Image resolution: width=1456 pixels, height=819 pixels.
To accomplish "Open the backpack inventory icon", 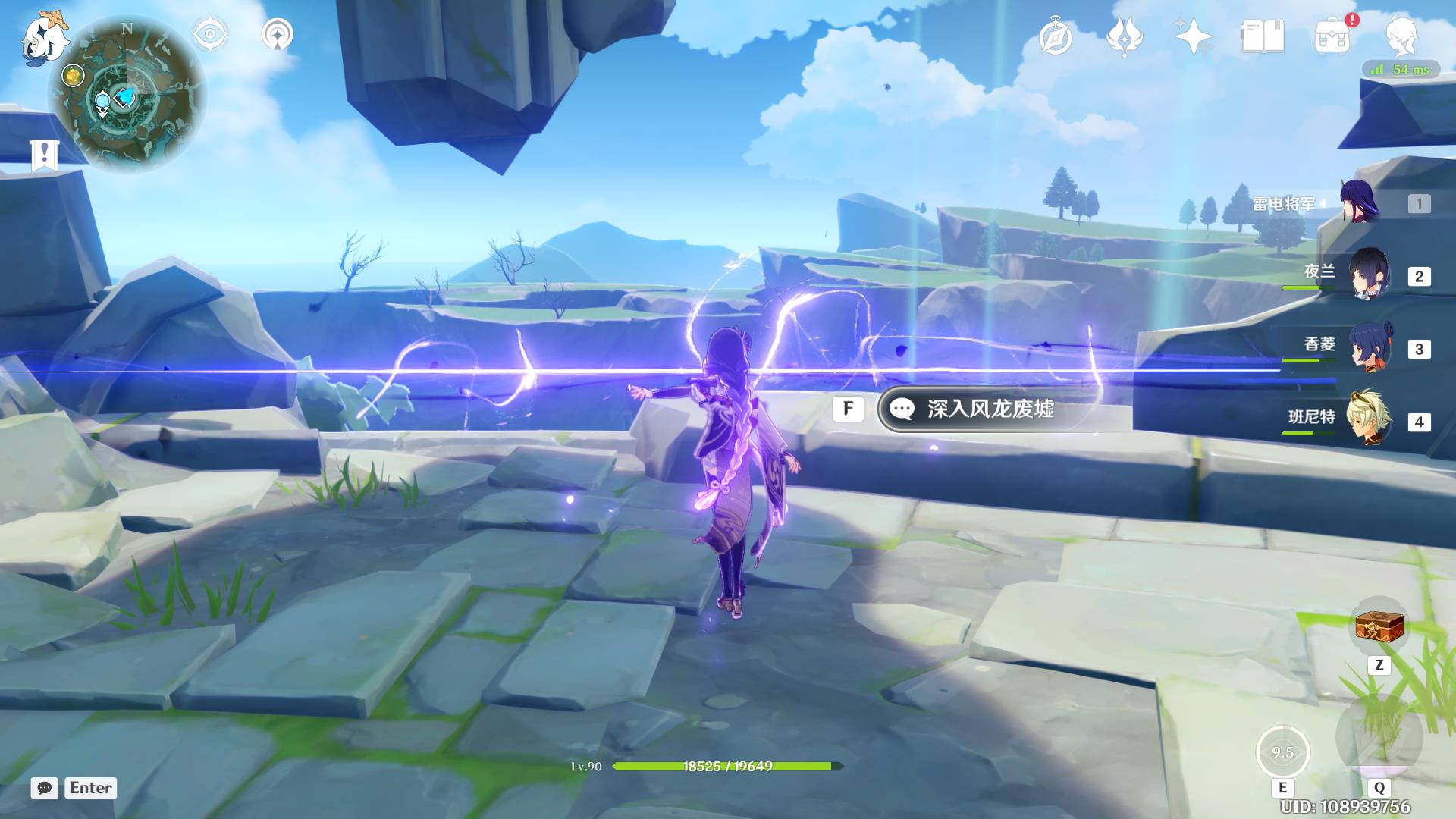I will (x=1332, y=36).
